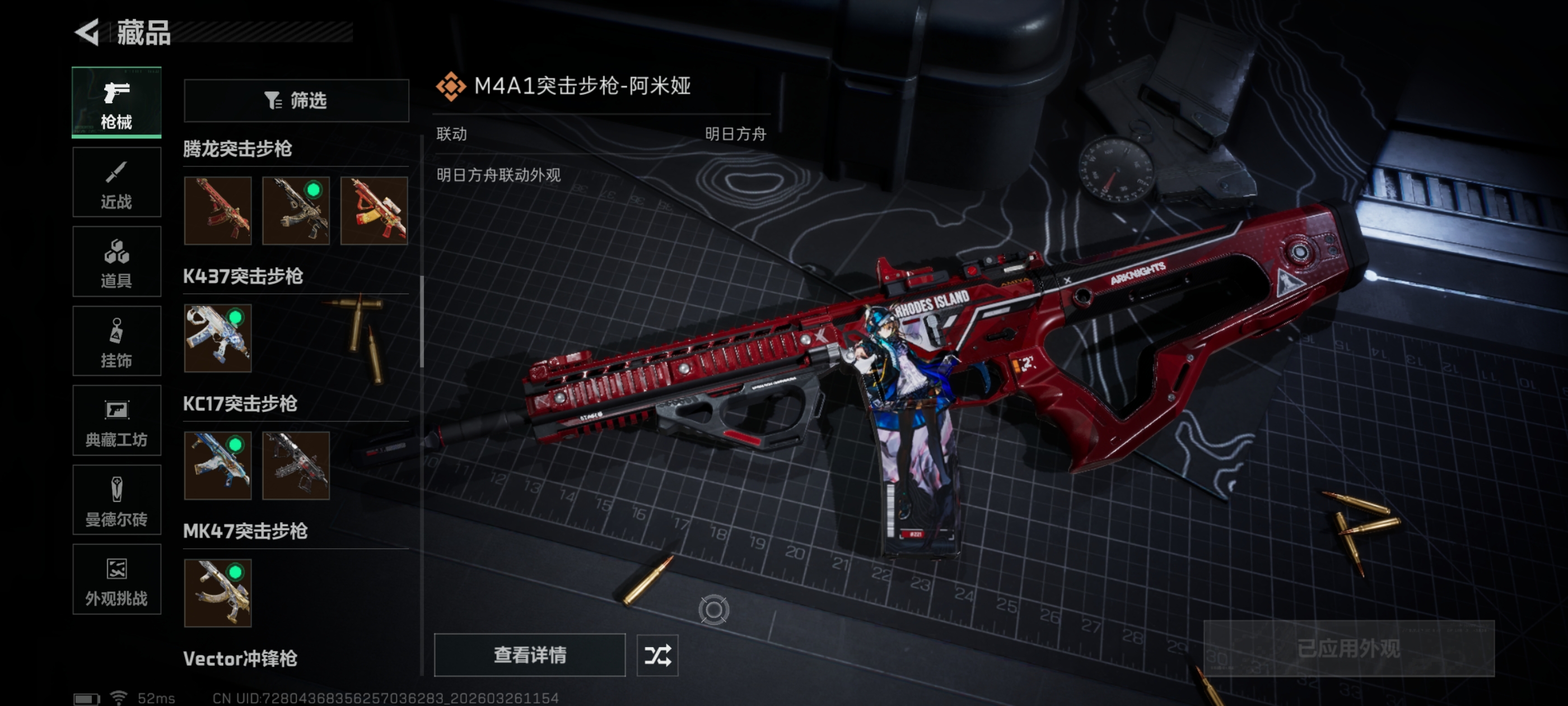Open the 筛选 filter button
Image resolution: width=1568 pixels, height=706 pixels.
tap(296, 100)
